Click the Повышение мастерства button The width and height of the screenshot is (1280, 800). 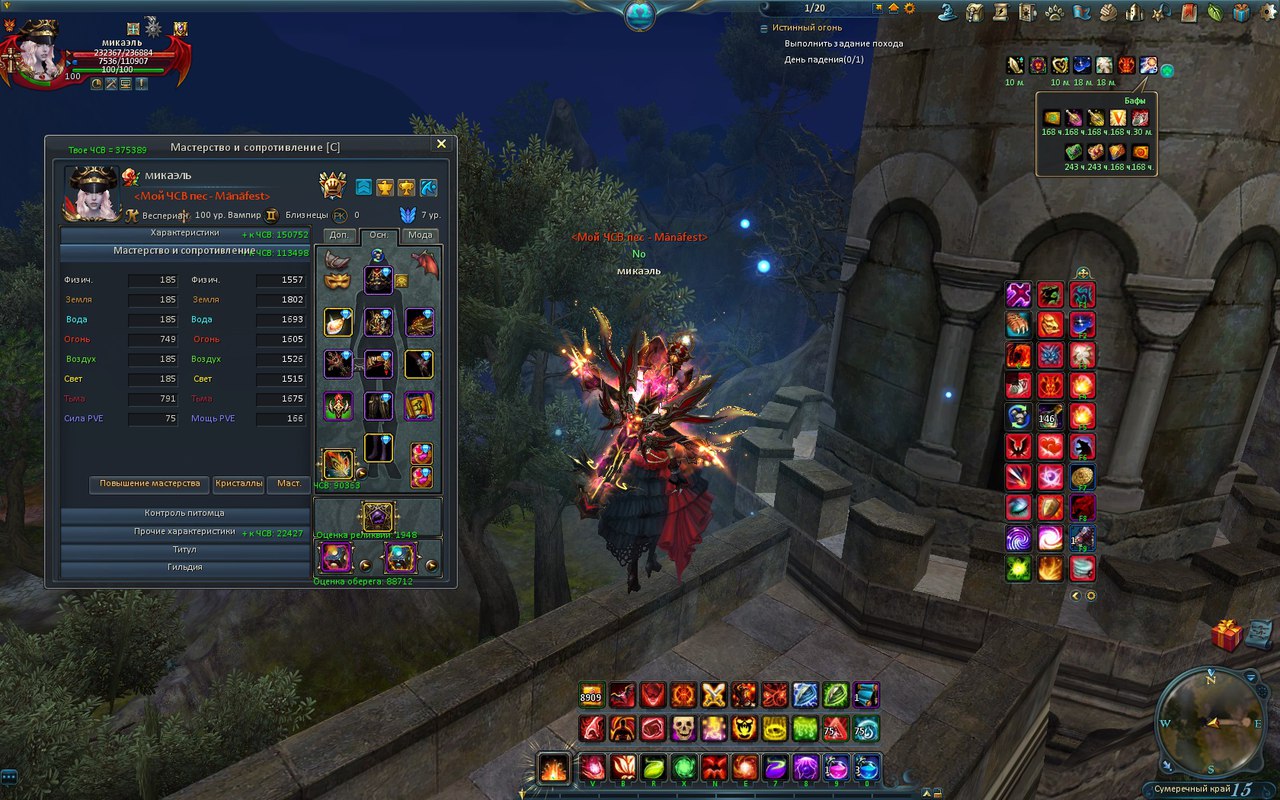coord(150,484)
